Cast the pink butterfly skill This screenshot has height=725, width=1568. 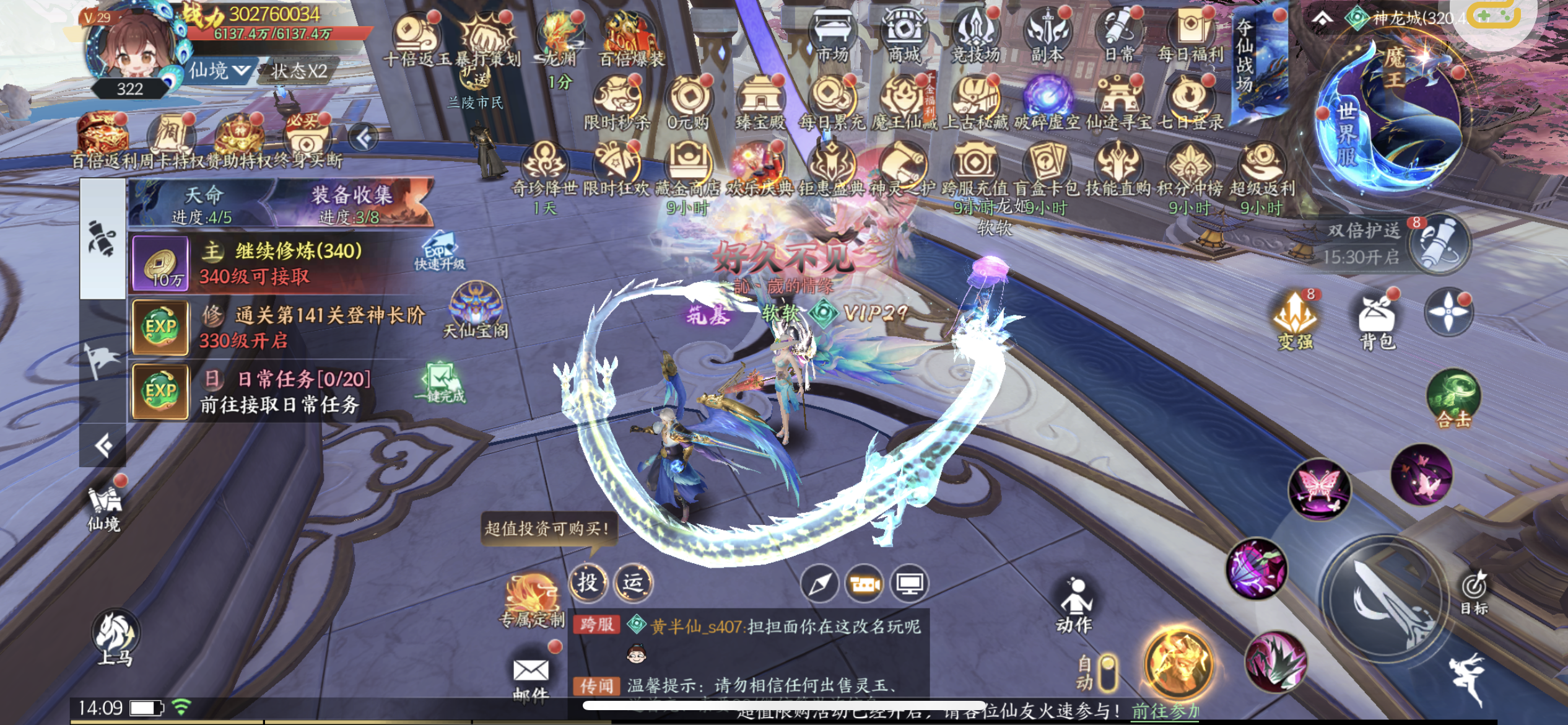pos(1319,488)
